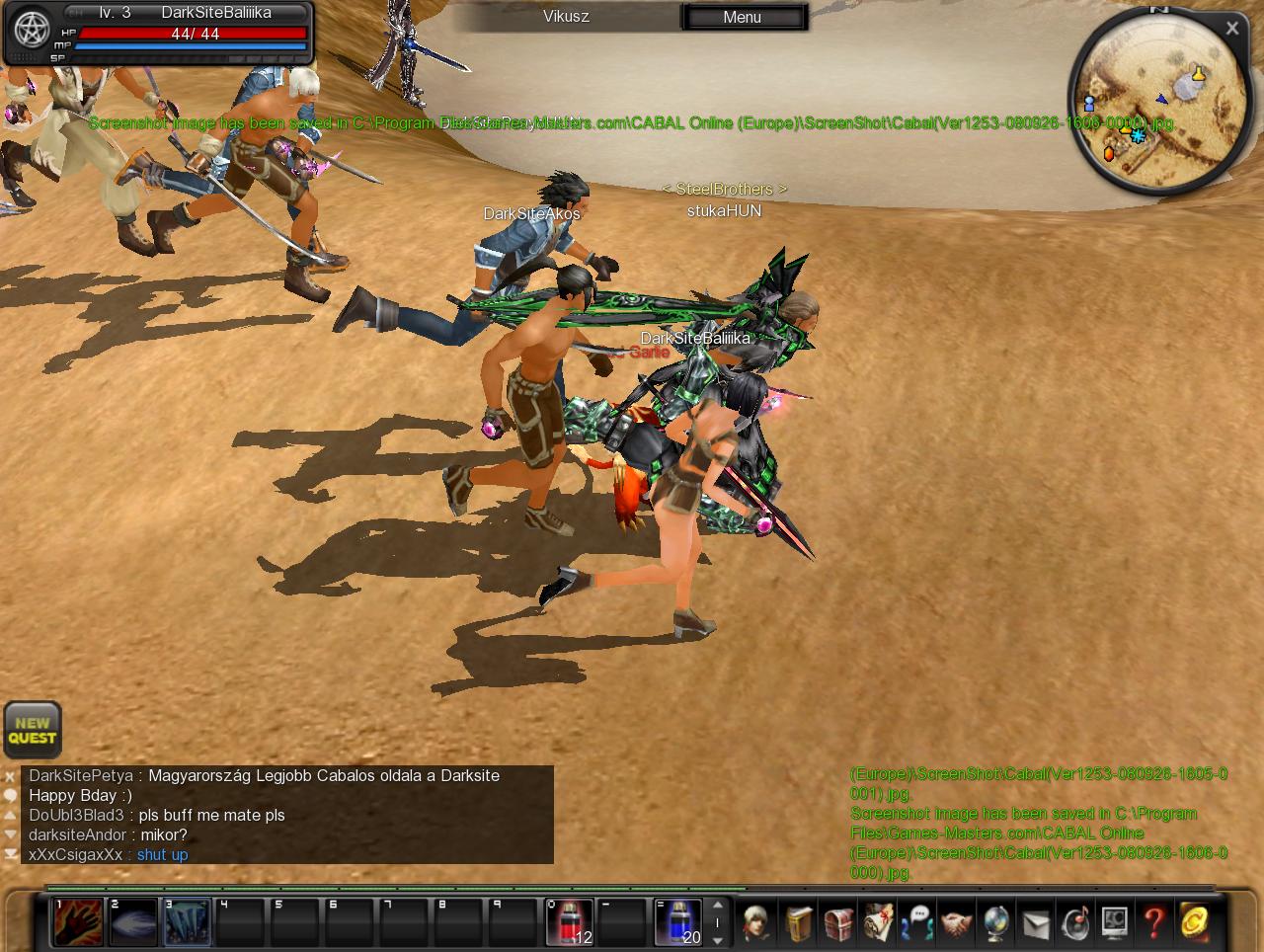Open the character portrait window icon
1264x952 pixels.
pyautogui.click(x=757, y=922)
